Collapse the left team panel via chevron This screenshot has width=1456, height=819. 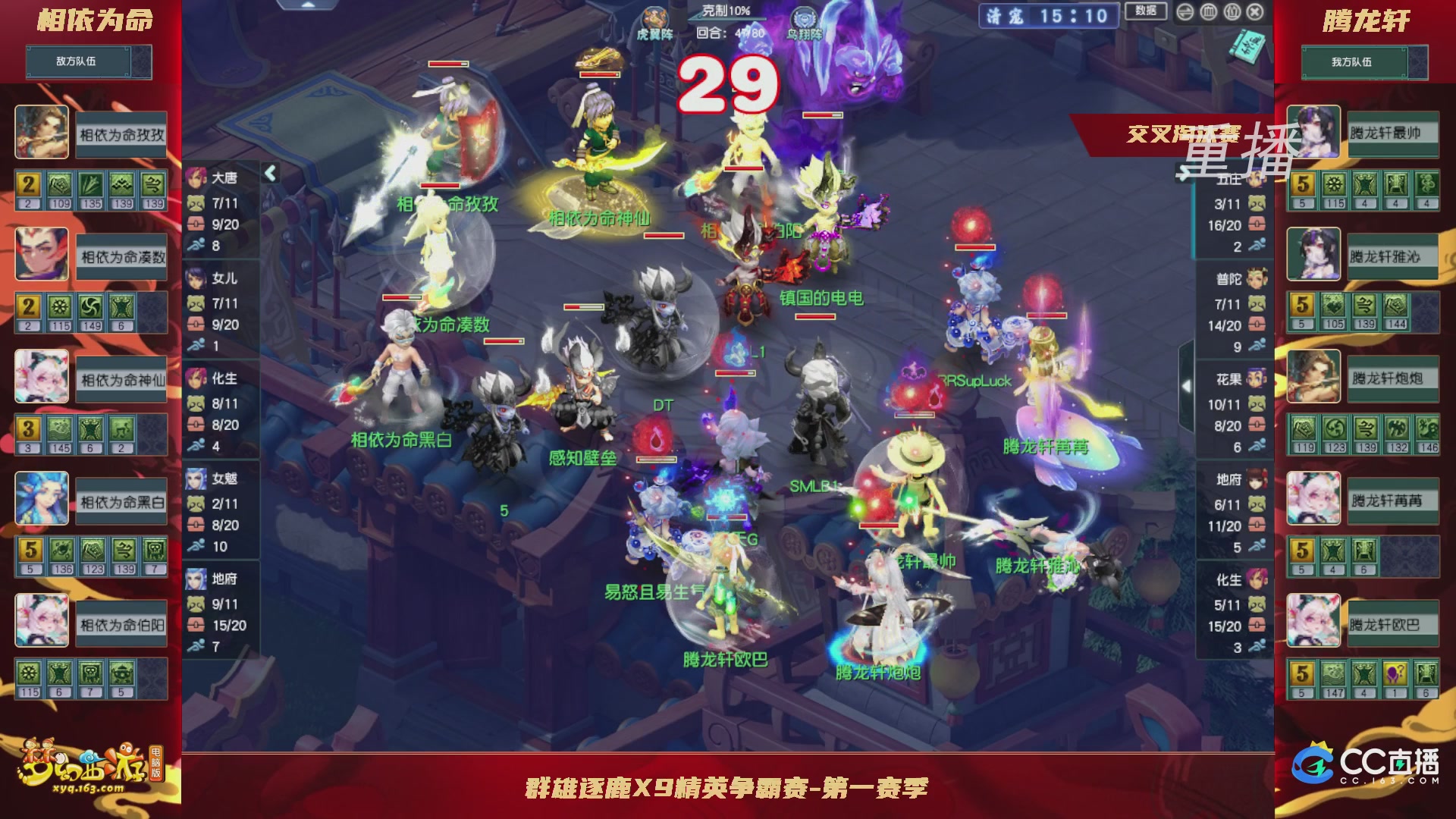pos(270,173)
